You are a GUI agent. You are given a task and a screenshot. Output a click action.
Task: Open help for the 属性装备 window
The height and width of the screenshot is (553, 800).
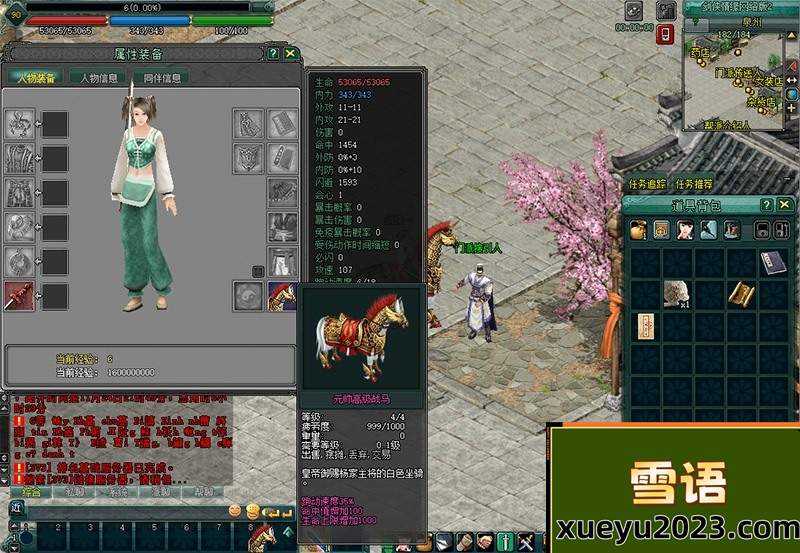point(273,53)
